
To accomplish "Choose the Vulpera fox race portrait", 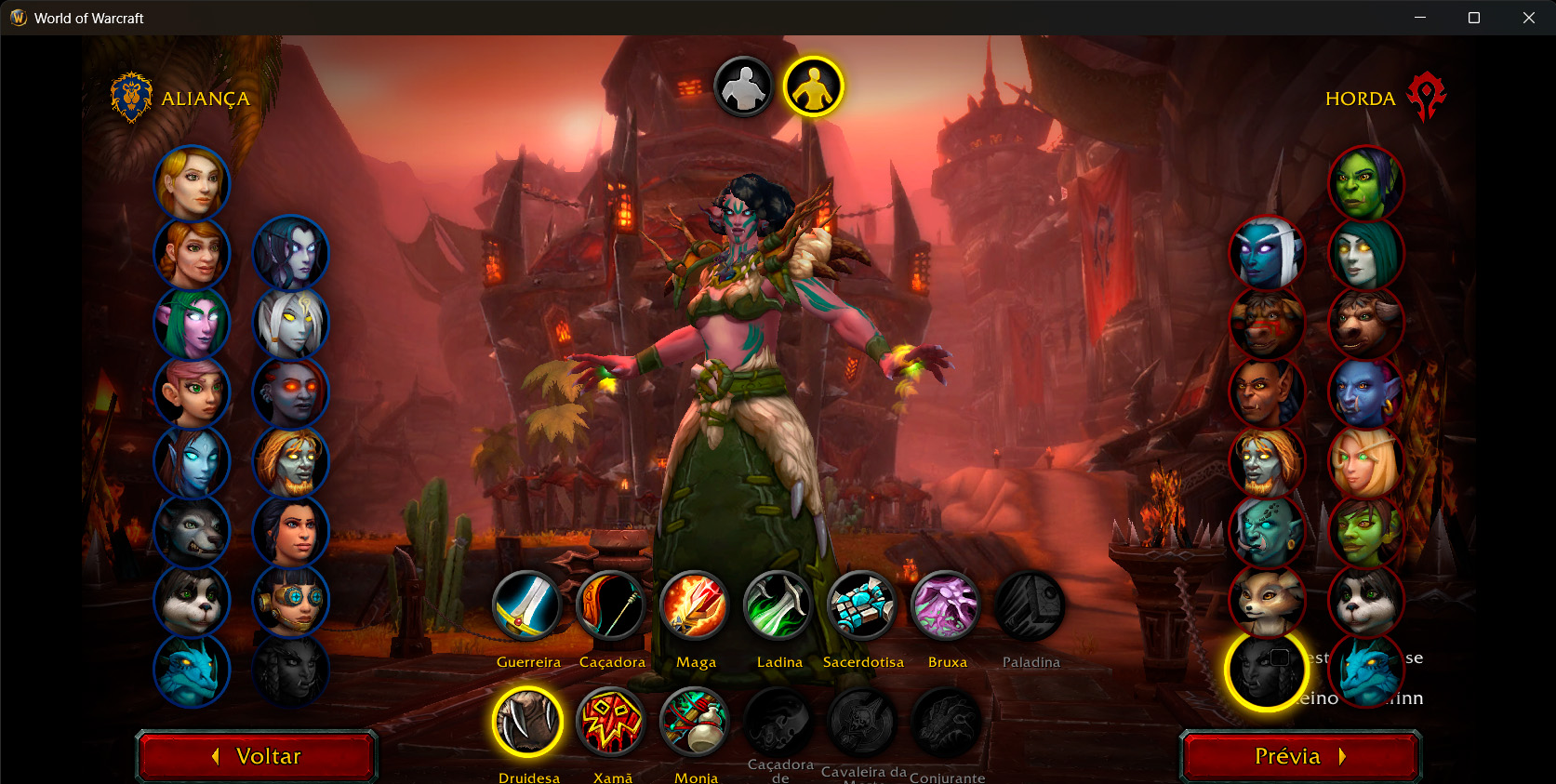I will pos(1267,602).
